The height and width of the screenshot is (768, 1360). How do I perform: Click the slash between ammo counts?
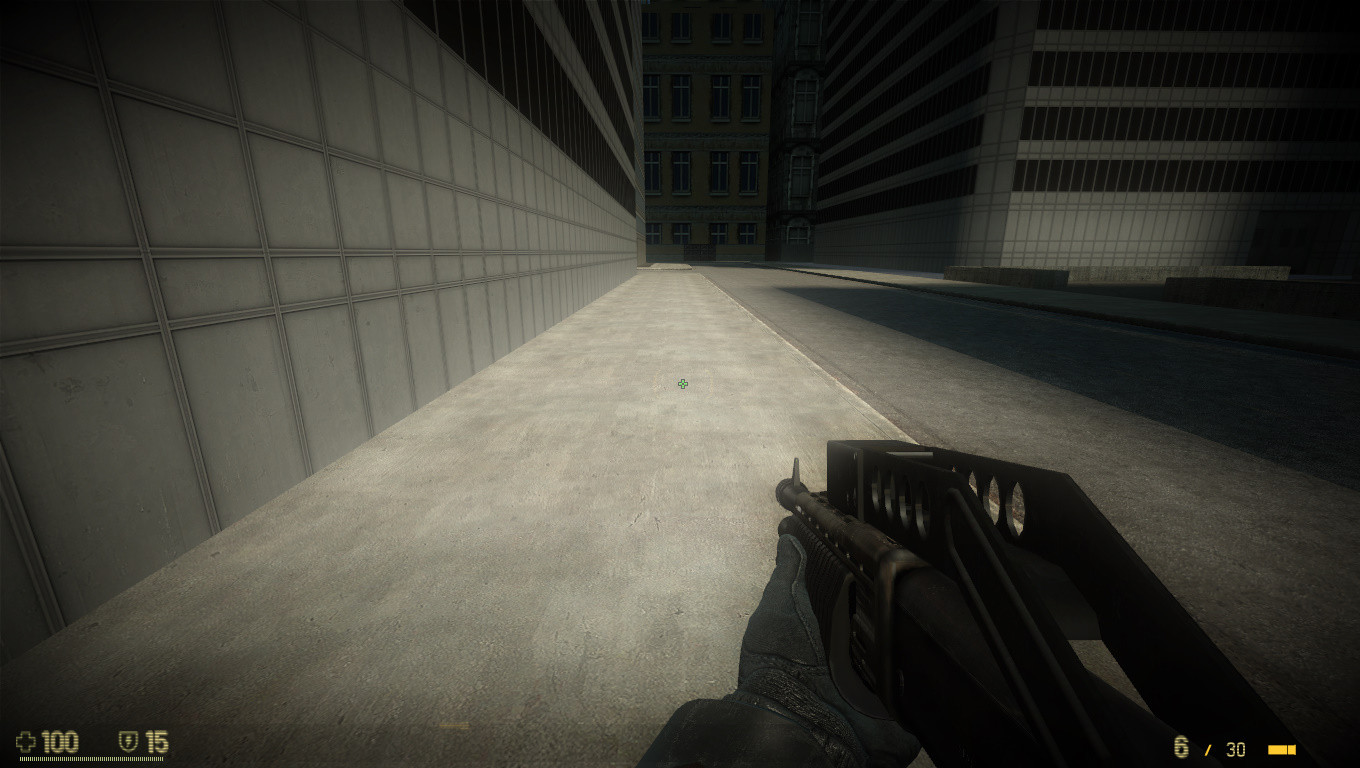[1209, 749]
